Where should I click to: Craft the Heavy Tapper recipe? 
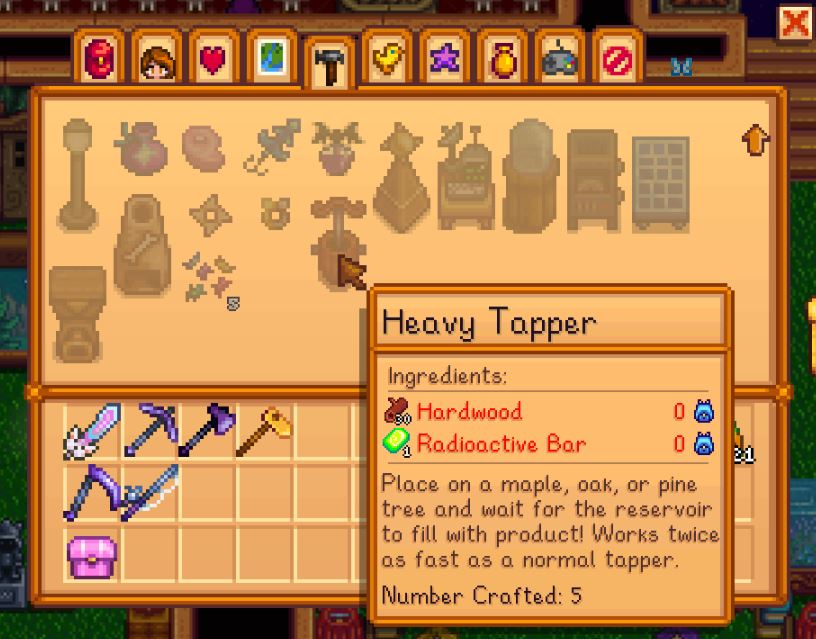334,238
